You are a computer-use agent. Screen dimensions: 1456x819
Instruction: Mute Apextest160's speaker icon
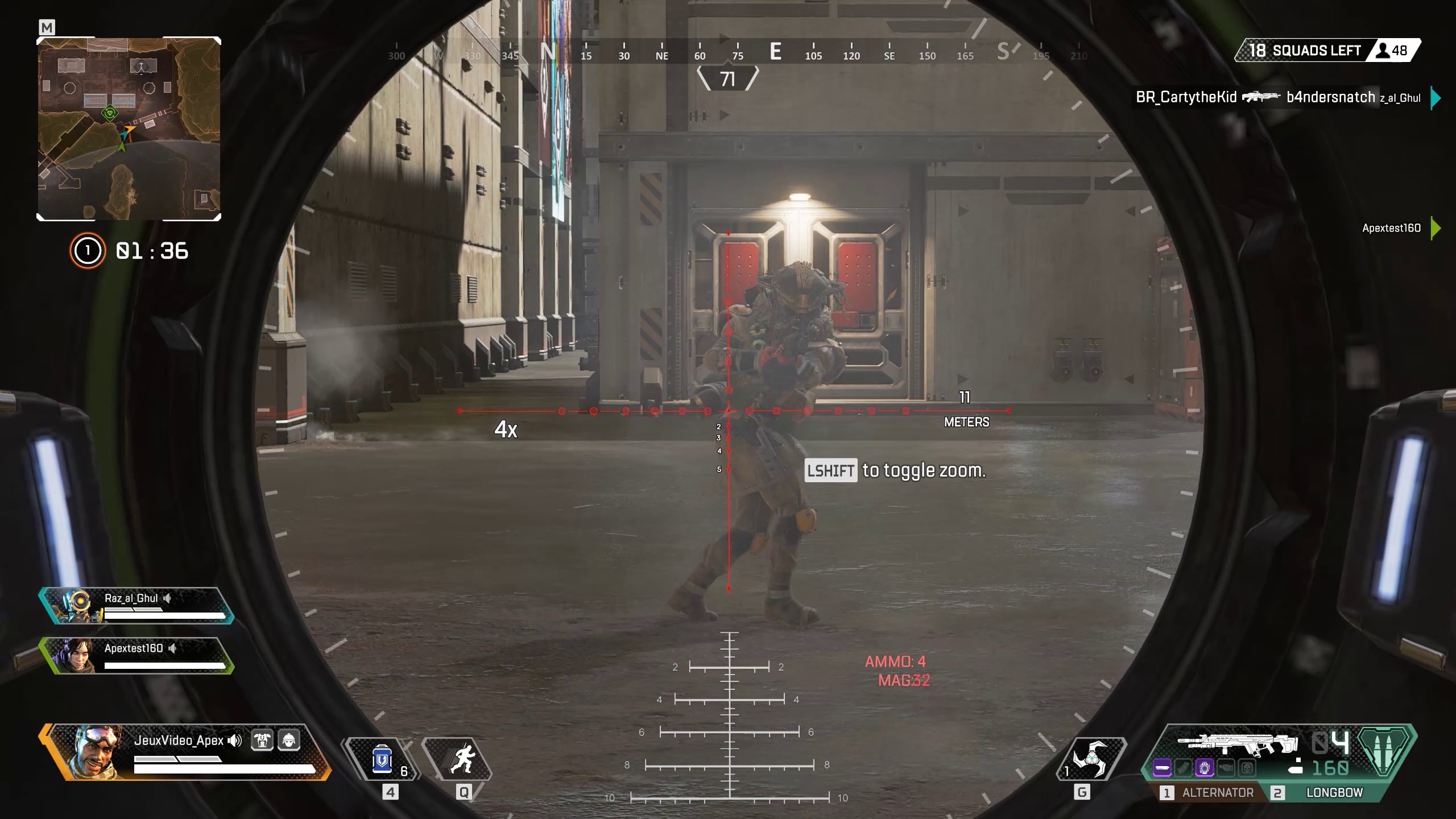tap(173, 648)
